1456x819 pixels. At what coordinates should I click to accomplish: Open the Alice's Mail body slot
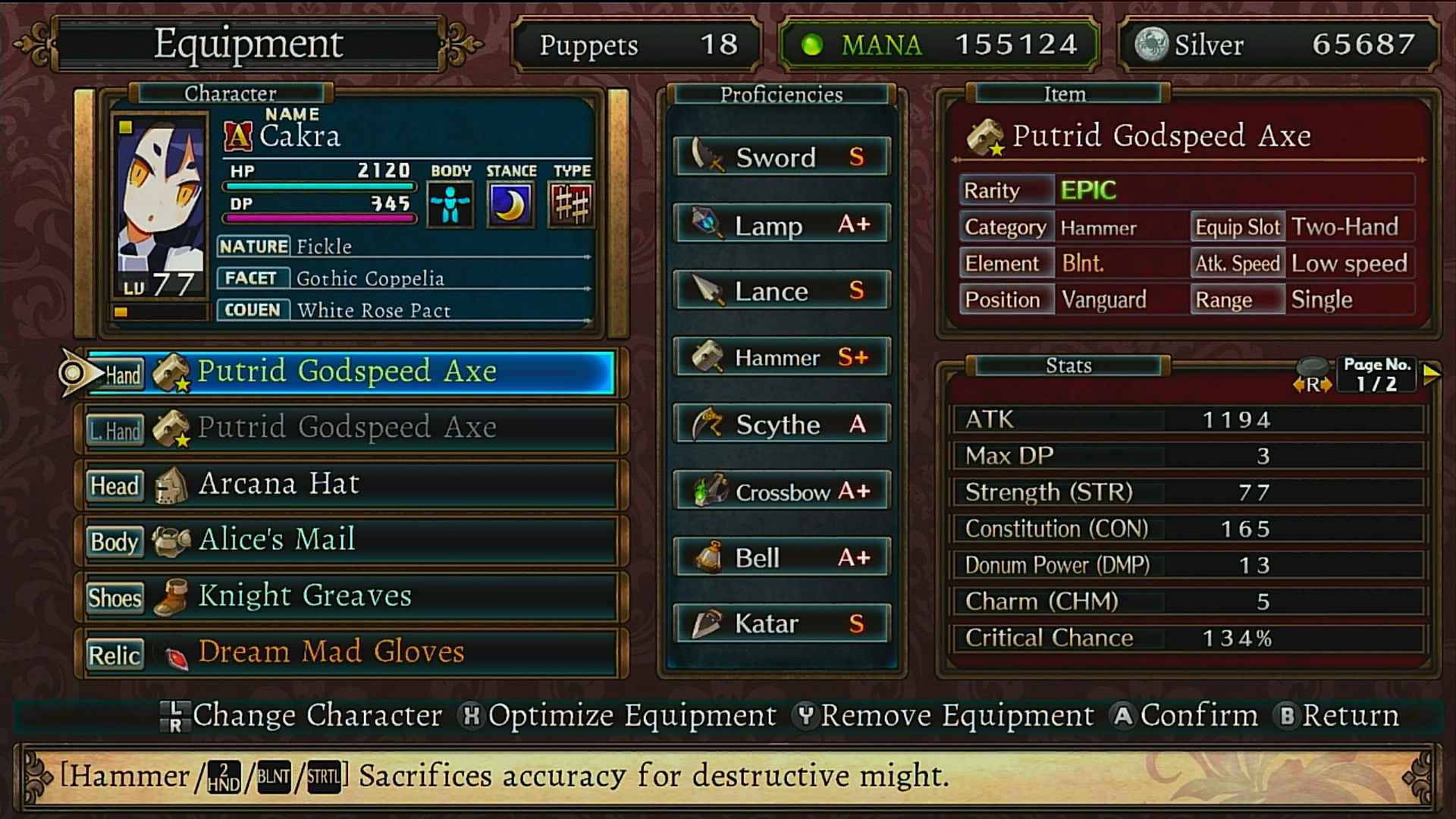[350, 541]
